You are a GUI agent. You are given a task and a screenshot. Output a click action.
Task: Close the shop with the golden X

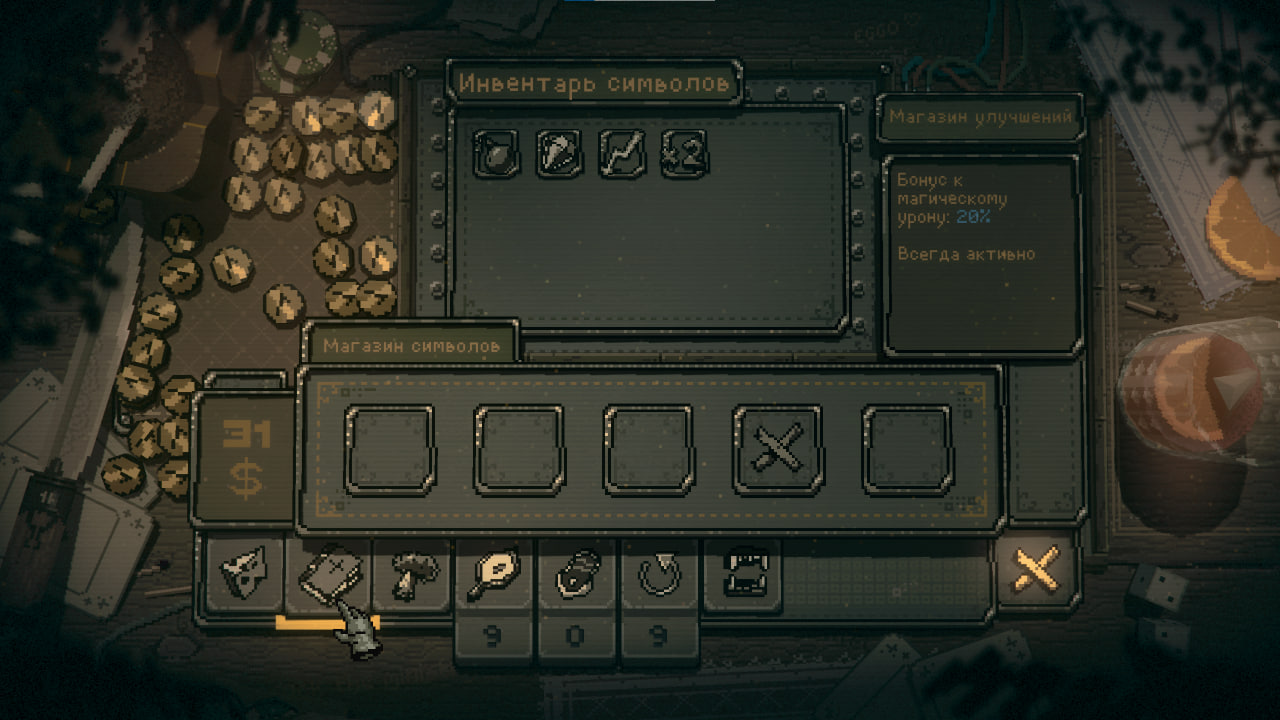click(x=1037, y=572)
